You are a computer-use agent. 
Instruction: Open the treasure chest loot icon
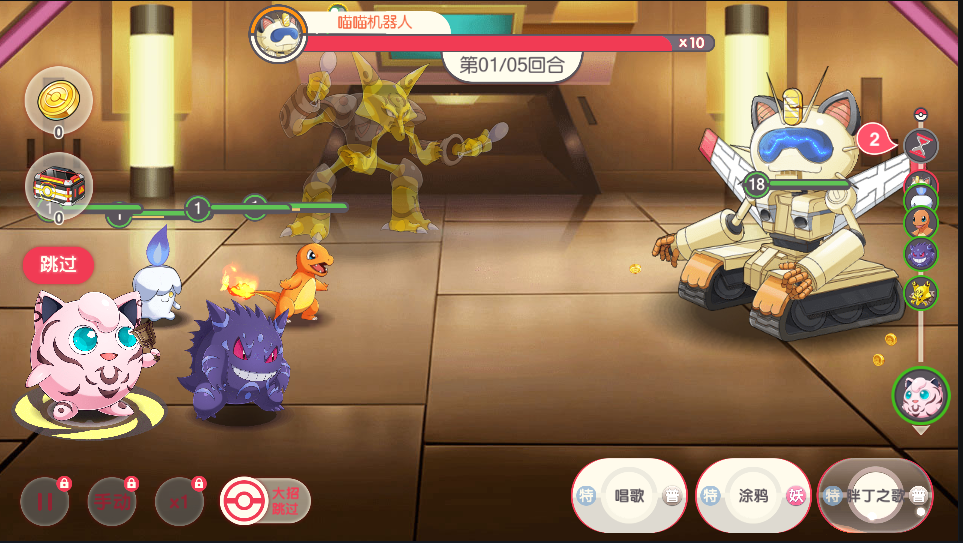[x=58, y=187]
